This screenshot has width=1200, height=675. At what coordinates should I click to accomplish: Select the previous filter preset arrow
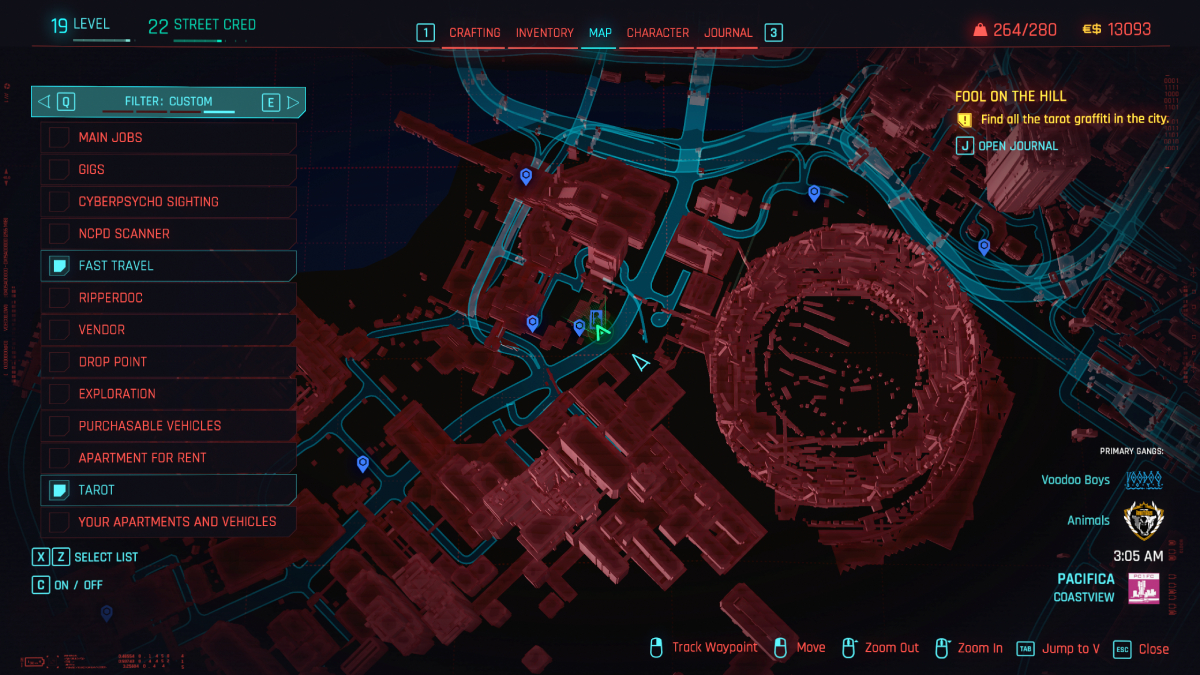[43, 101]
